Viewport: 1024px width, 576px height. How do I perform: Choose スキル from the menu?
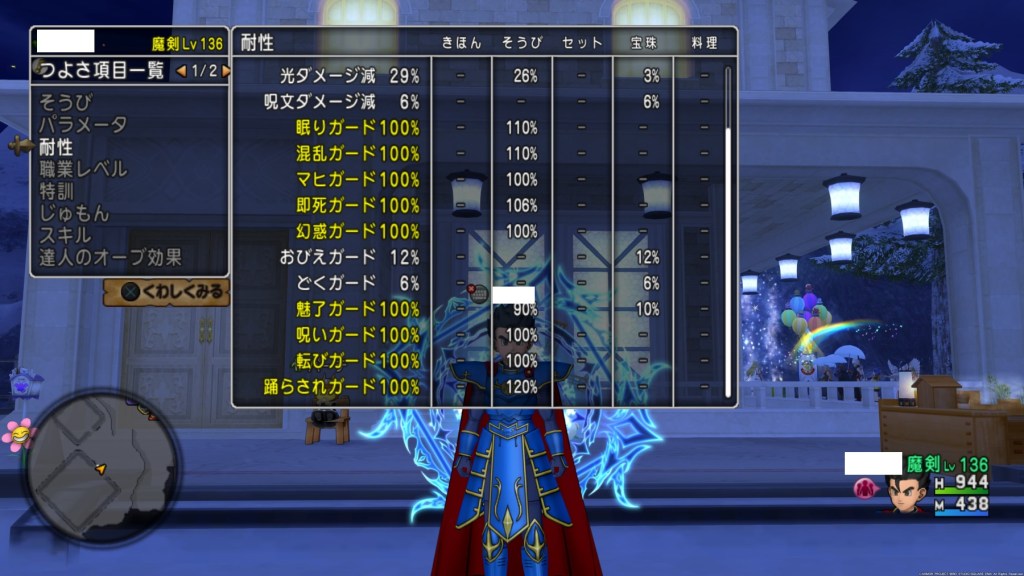point(65,235)
